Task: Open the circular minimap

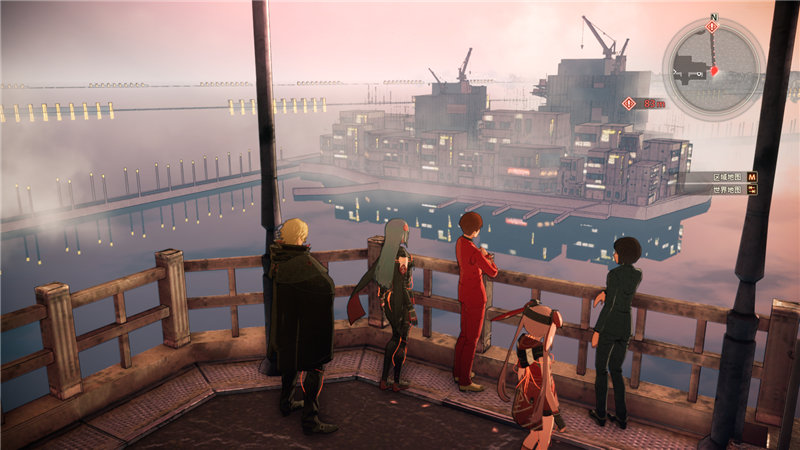Action: [x=712, y=68]
